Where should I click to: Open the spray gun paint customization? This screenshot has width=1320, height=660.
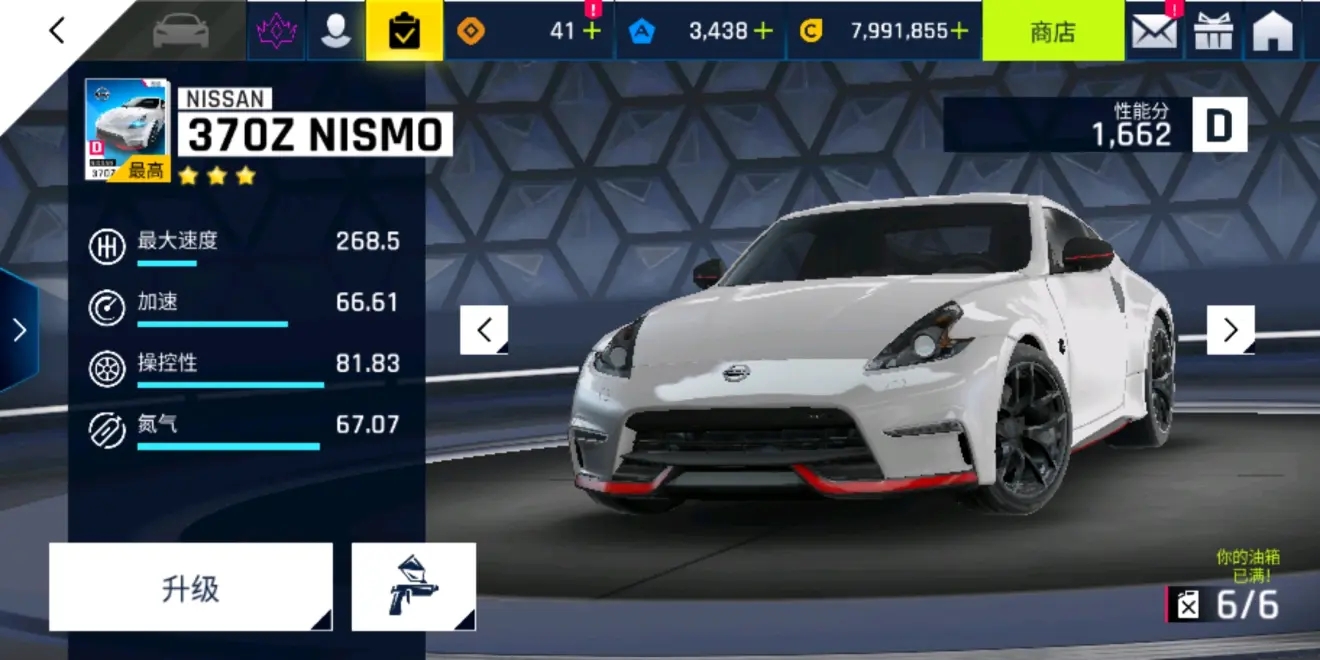pyautogui.click(x=414, y=588)
